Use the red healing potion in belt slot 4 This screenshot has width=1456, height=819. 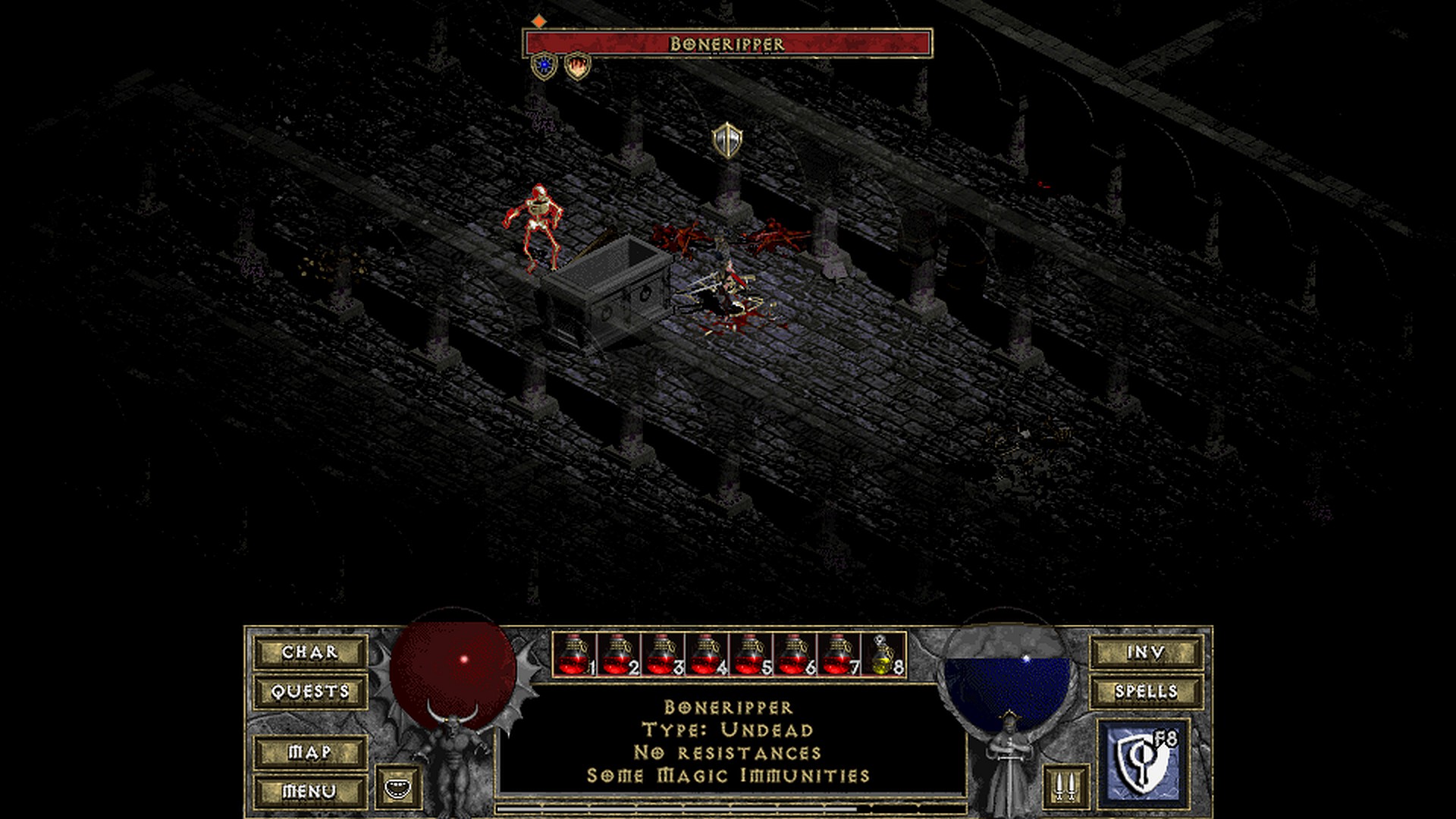706,654
